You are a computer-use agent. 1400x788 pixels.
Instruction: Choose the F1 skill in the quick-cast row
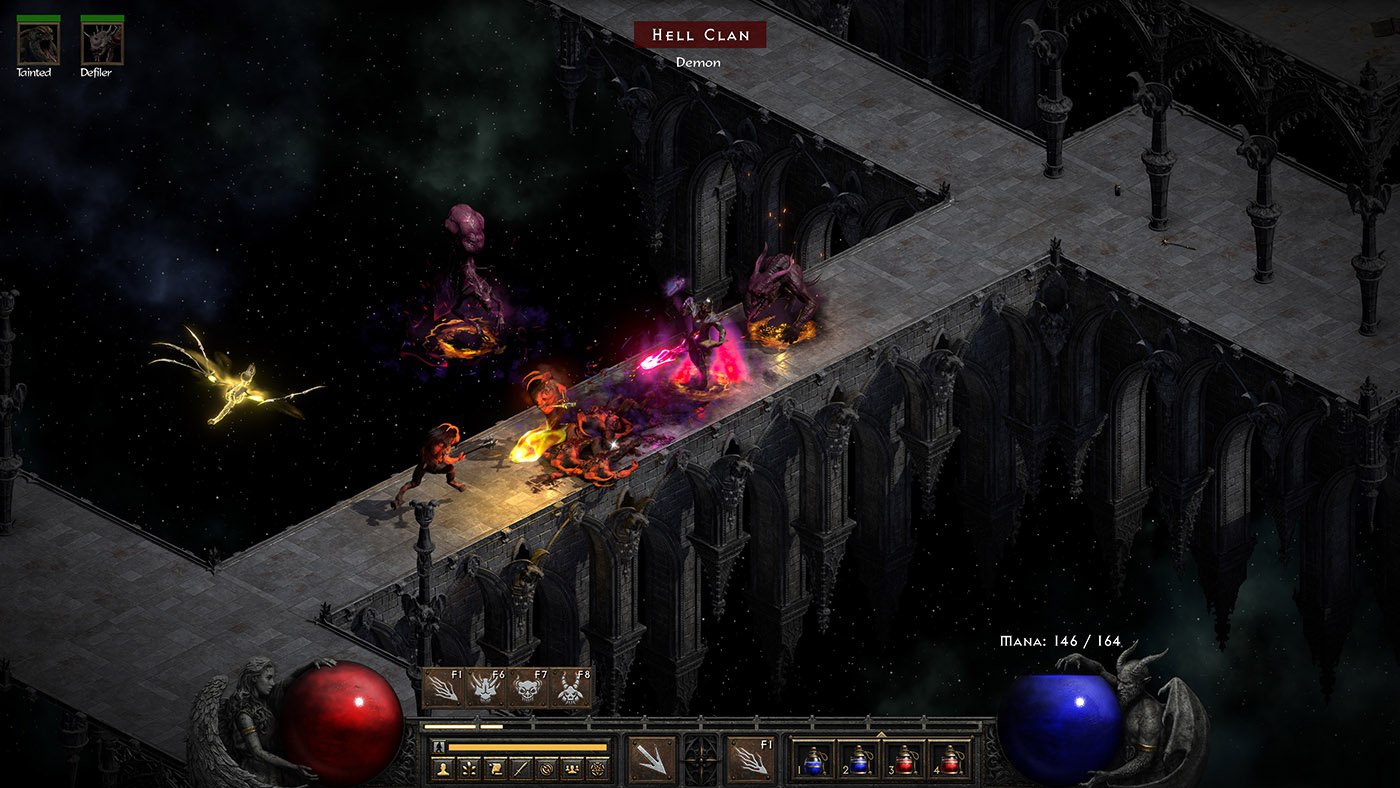click(x=442, y=688)
